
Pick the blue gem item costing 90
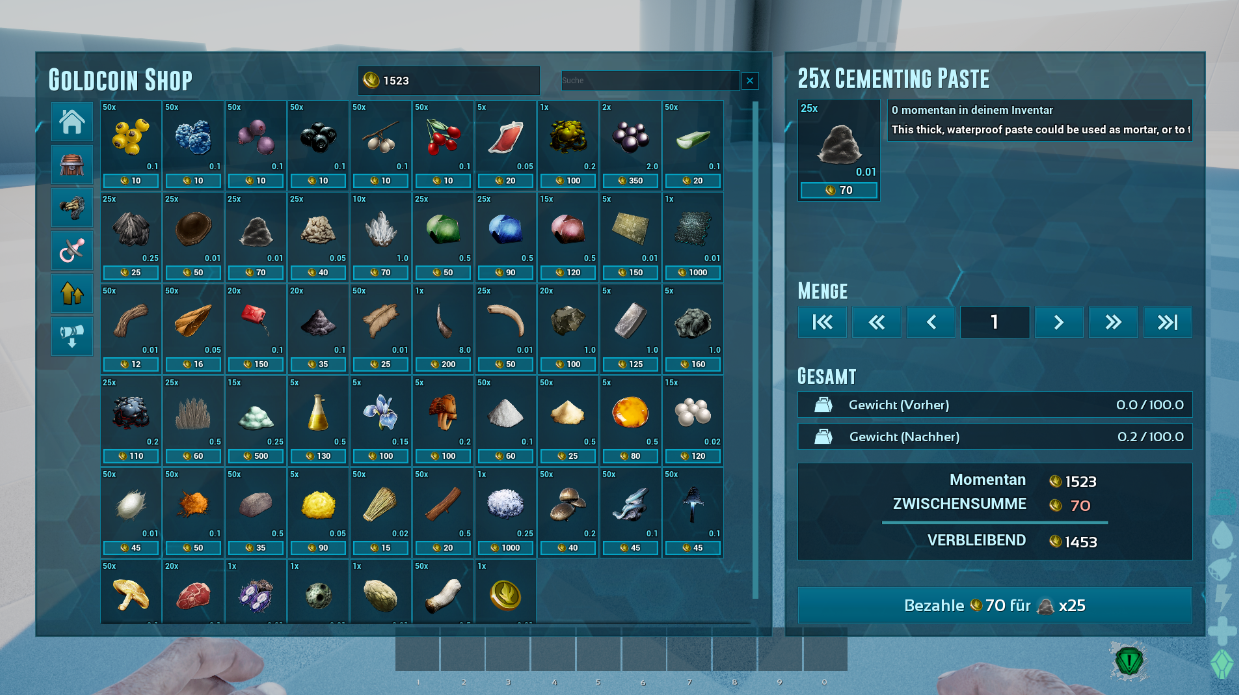tap(506, 234)
